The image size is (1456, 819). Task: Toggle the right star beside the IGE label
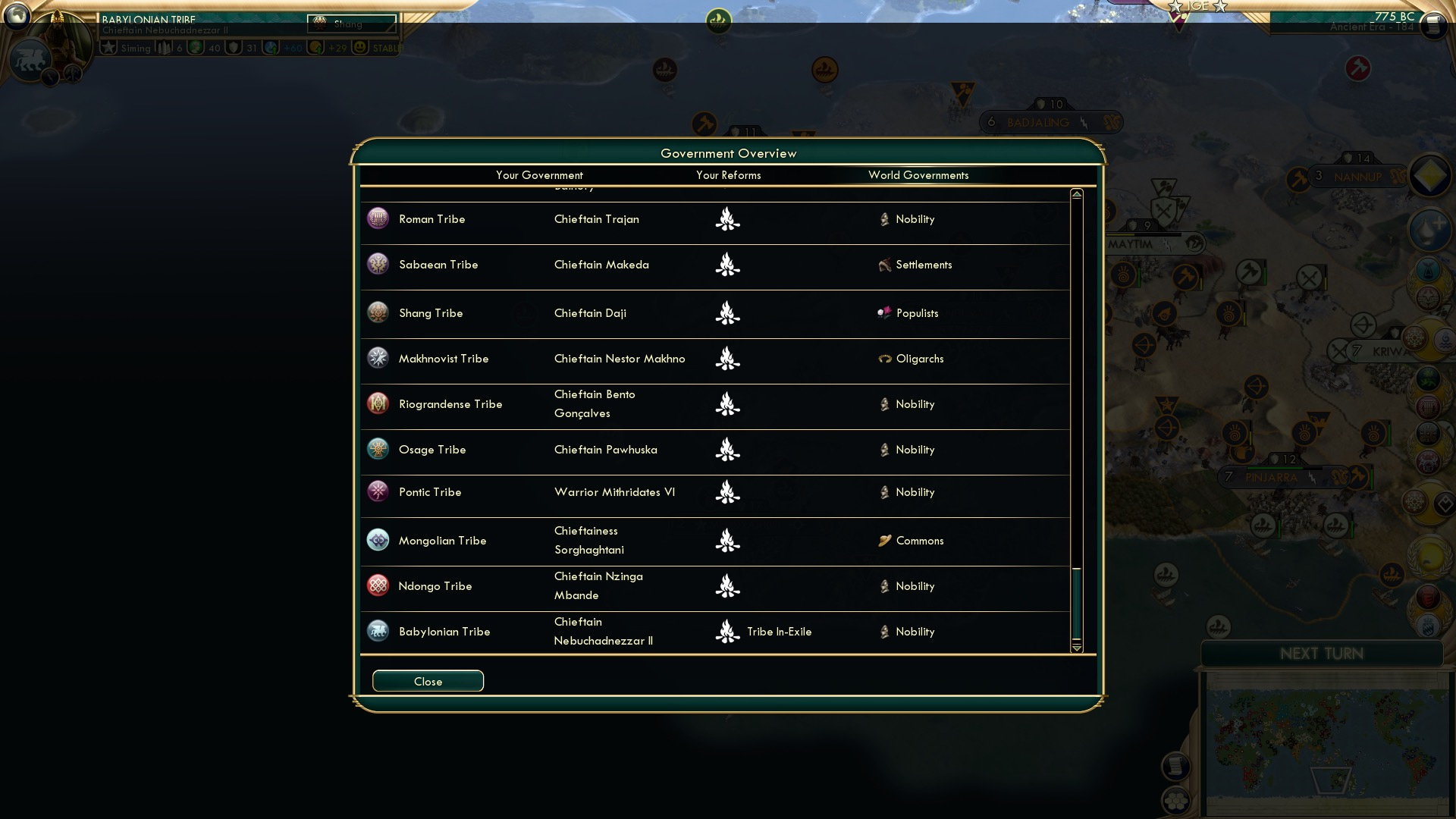pos(1220,7)
